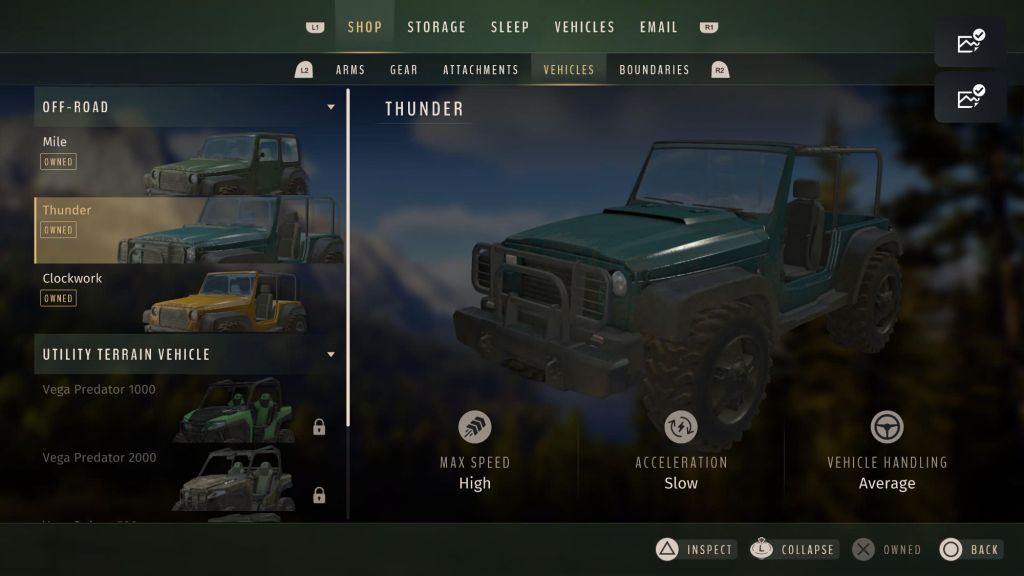
Task: Open the upper screenshot-saved notification
Action: point(970,42)
